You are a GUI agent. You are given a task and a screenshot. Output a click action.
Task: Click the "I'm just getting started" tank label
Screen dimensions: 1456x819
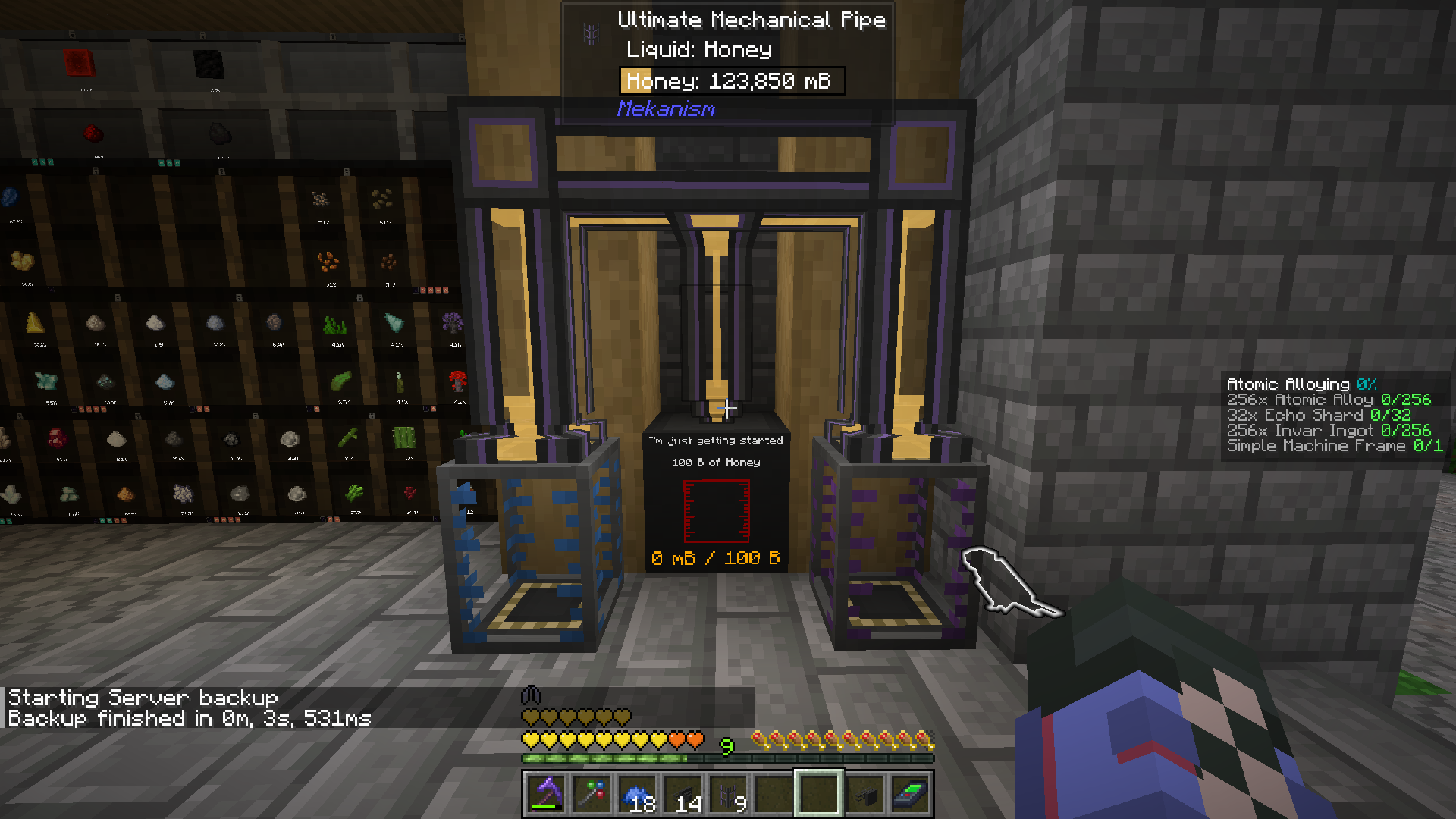coord(717,440)
